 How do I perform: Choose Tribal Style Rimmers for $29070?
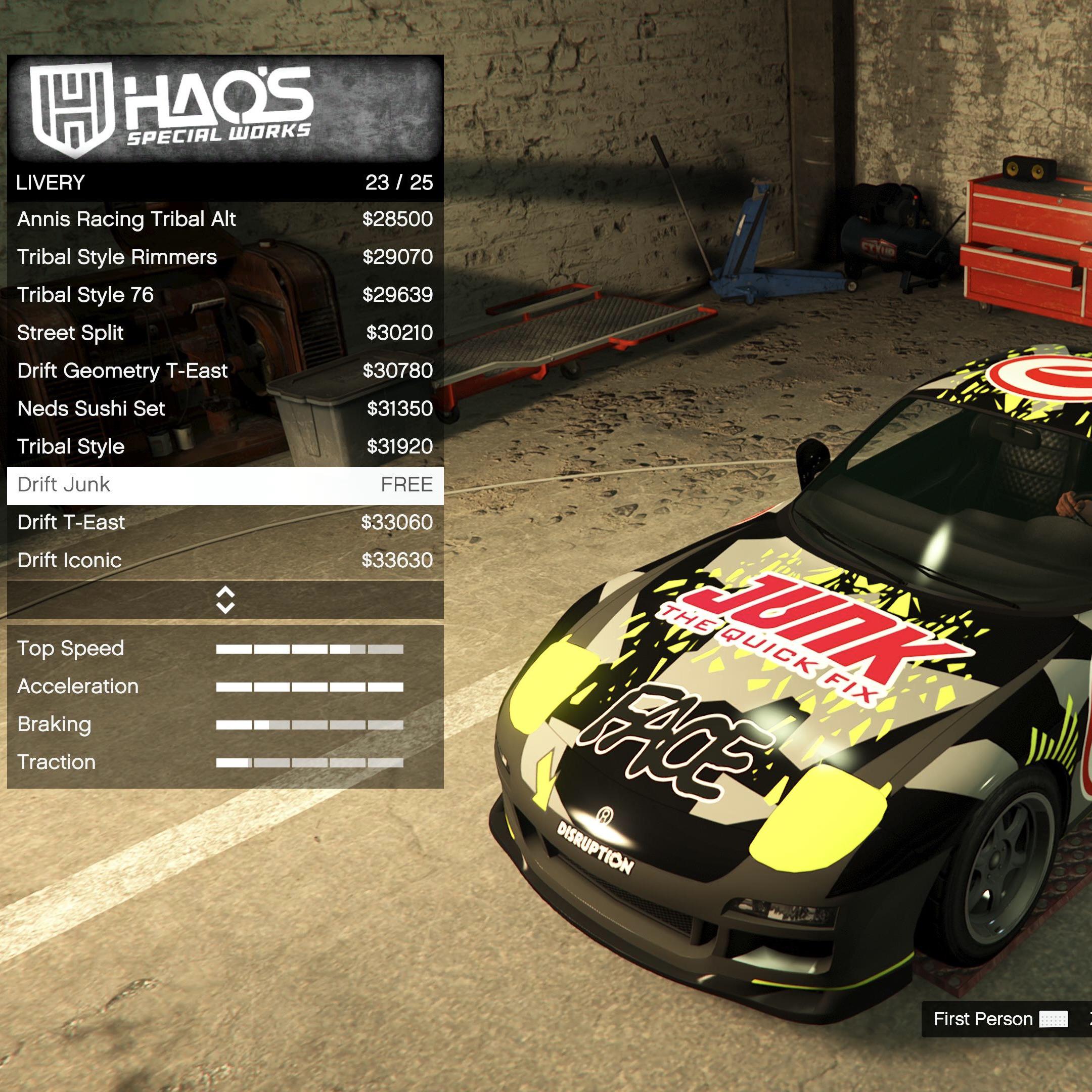coord(225,257)
